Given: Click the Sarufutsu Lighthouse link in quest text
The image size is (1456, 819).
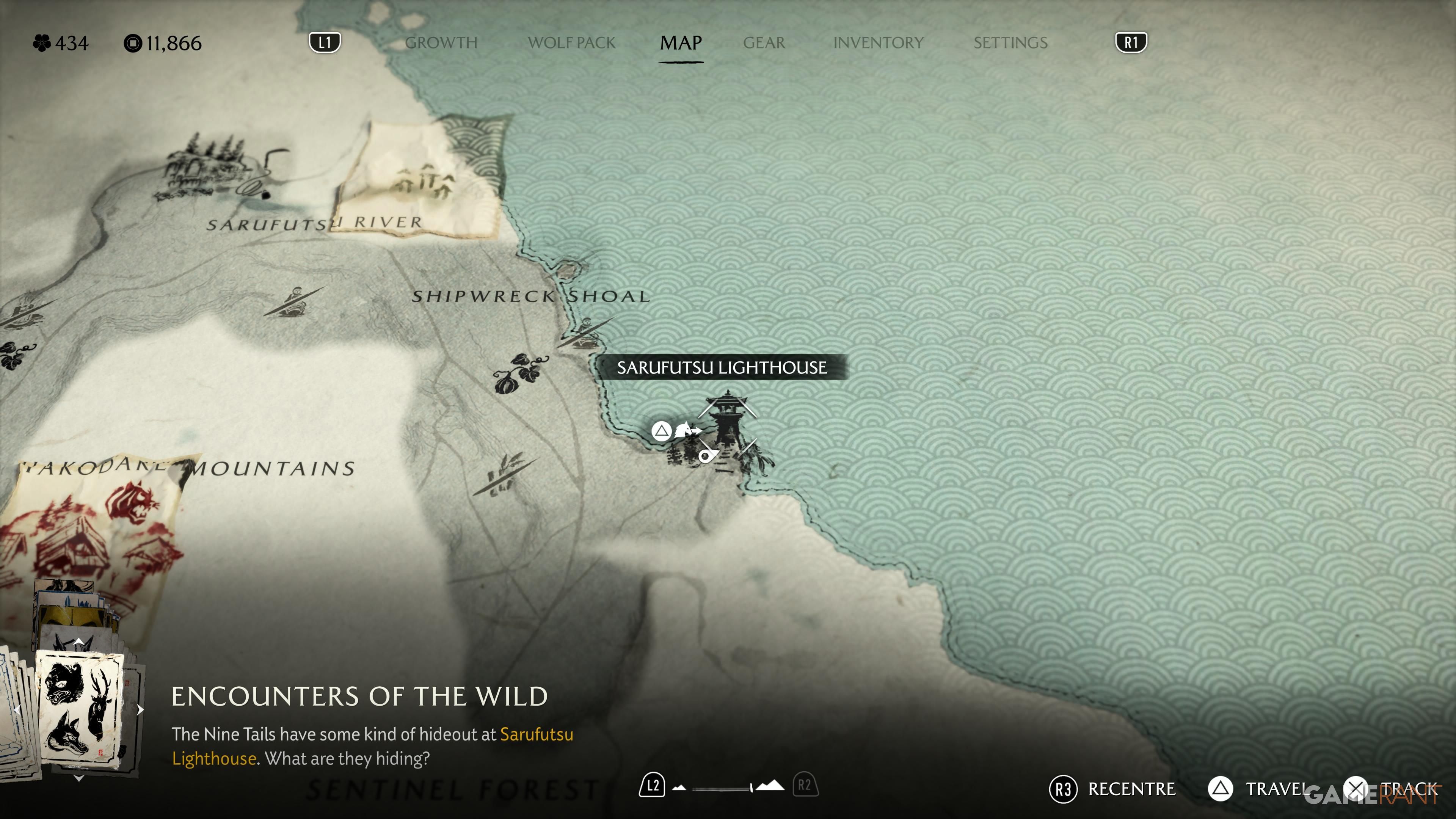Looking at the screenshot, I should point(536,734).
